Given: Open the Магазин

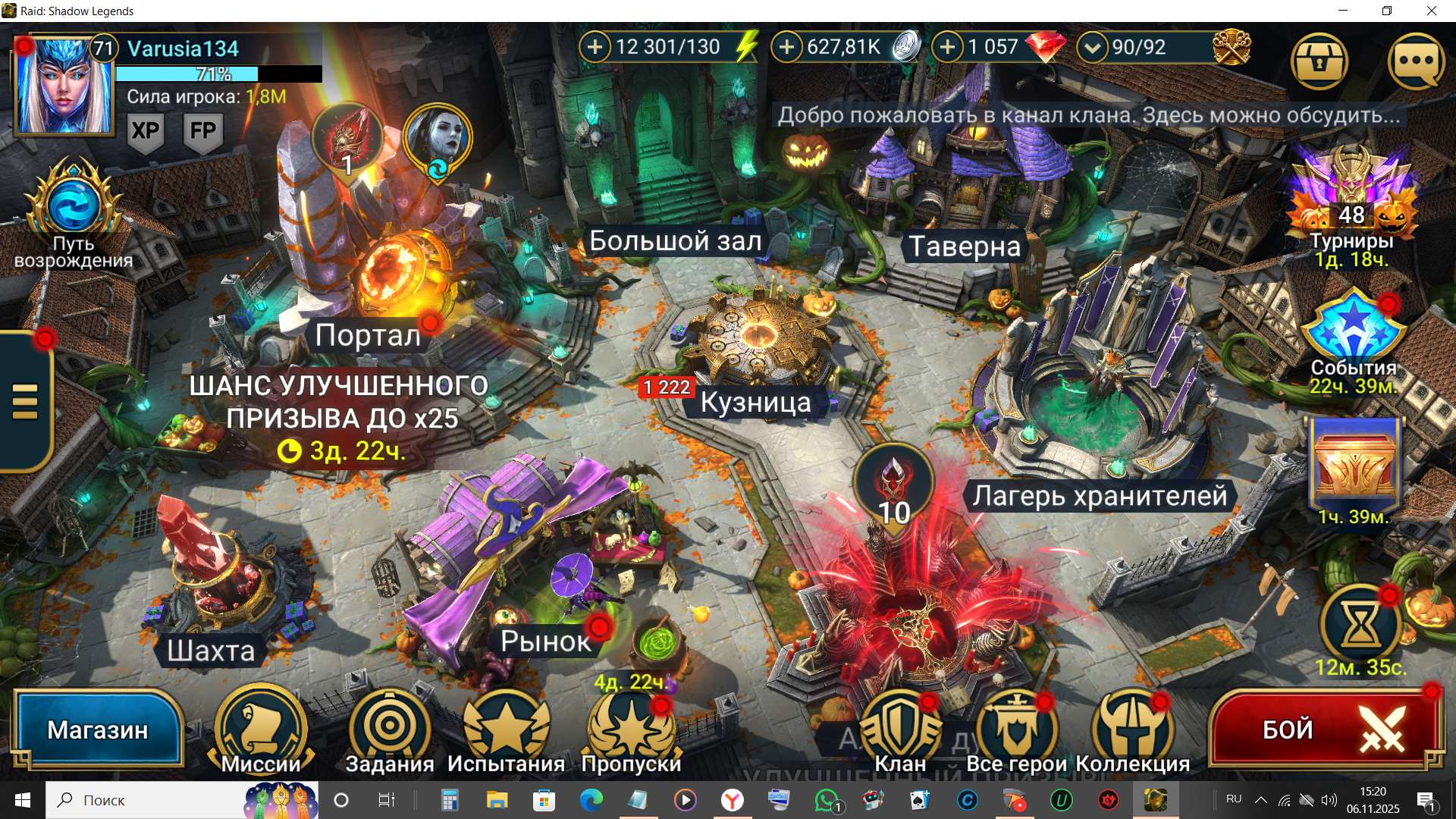Looking at the screenshot, I should click(x=99, y=728).
